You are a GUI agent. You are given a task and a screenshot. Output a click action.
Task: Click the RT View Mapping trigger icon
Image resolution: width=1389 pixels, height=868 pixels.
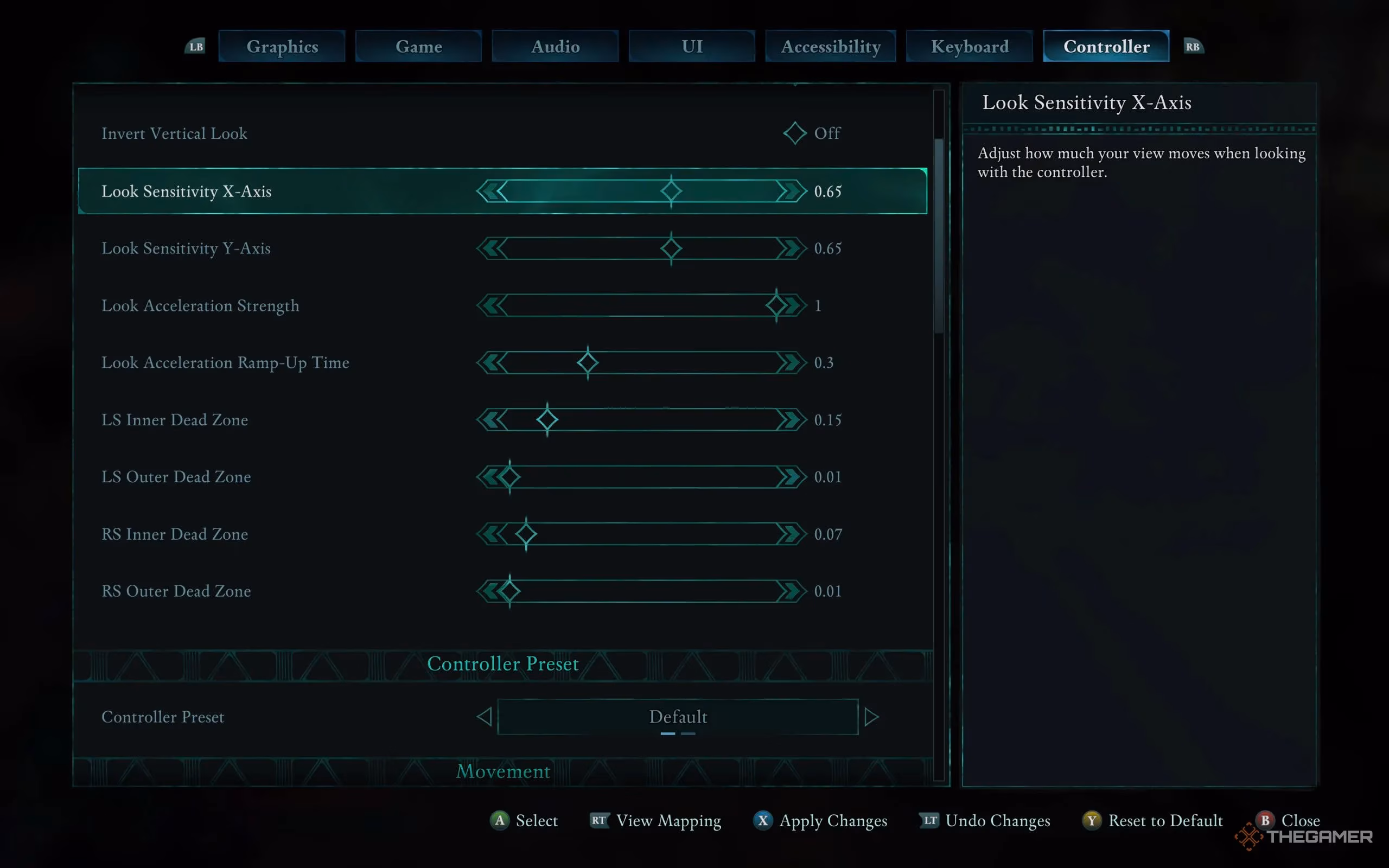point(599,820)
